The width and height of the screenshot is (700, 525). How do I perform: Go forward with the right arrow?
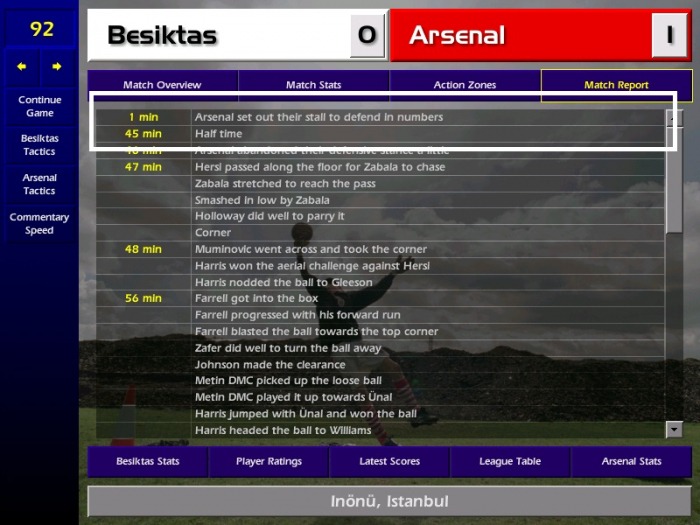pyautogui.click(x=57, y=67)
